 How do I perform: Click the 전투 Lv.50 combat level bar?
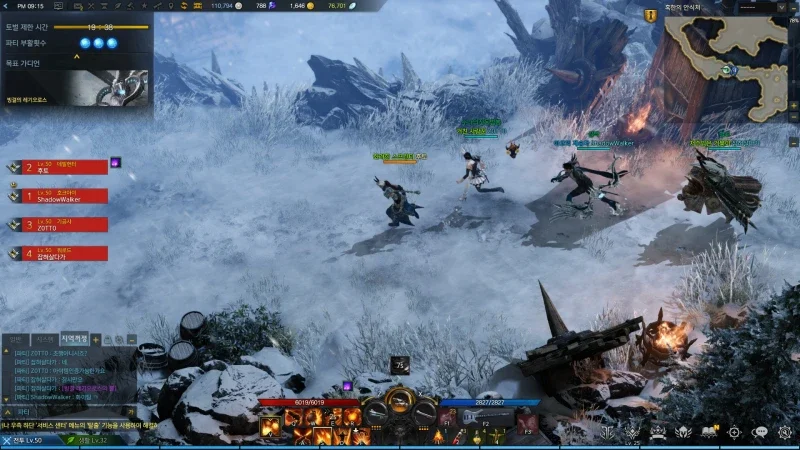32,440
